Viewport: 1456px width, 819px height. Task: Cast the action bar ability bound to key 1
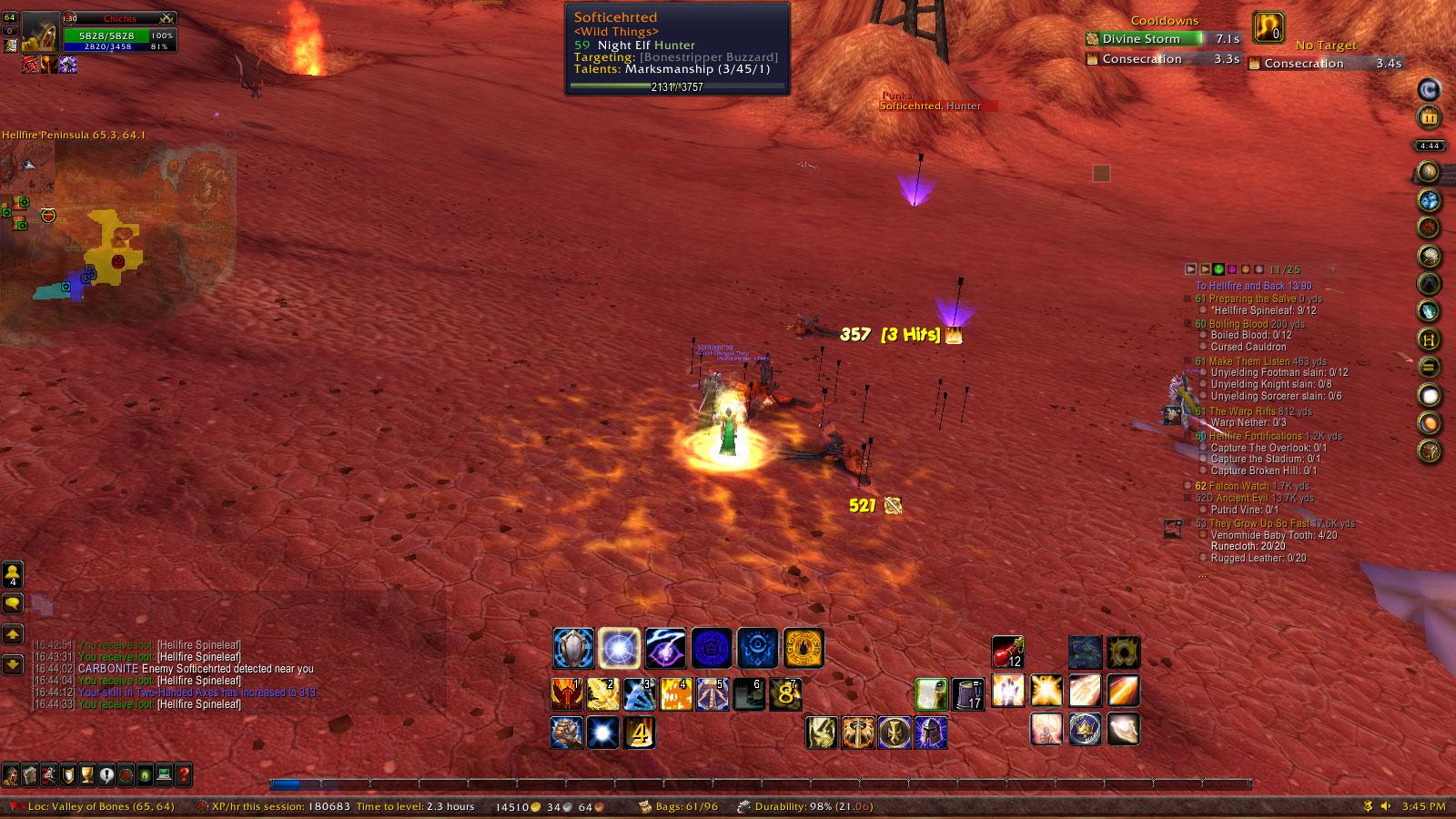pyautogui.click(x=567, y=694)
